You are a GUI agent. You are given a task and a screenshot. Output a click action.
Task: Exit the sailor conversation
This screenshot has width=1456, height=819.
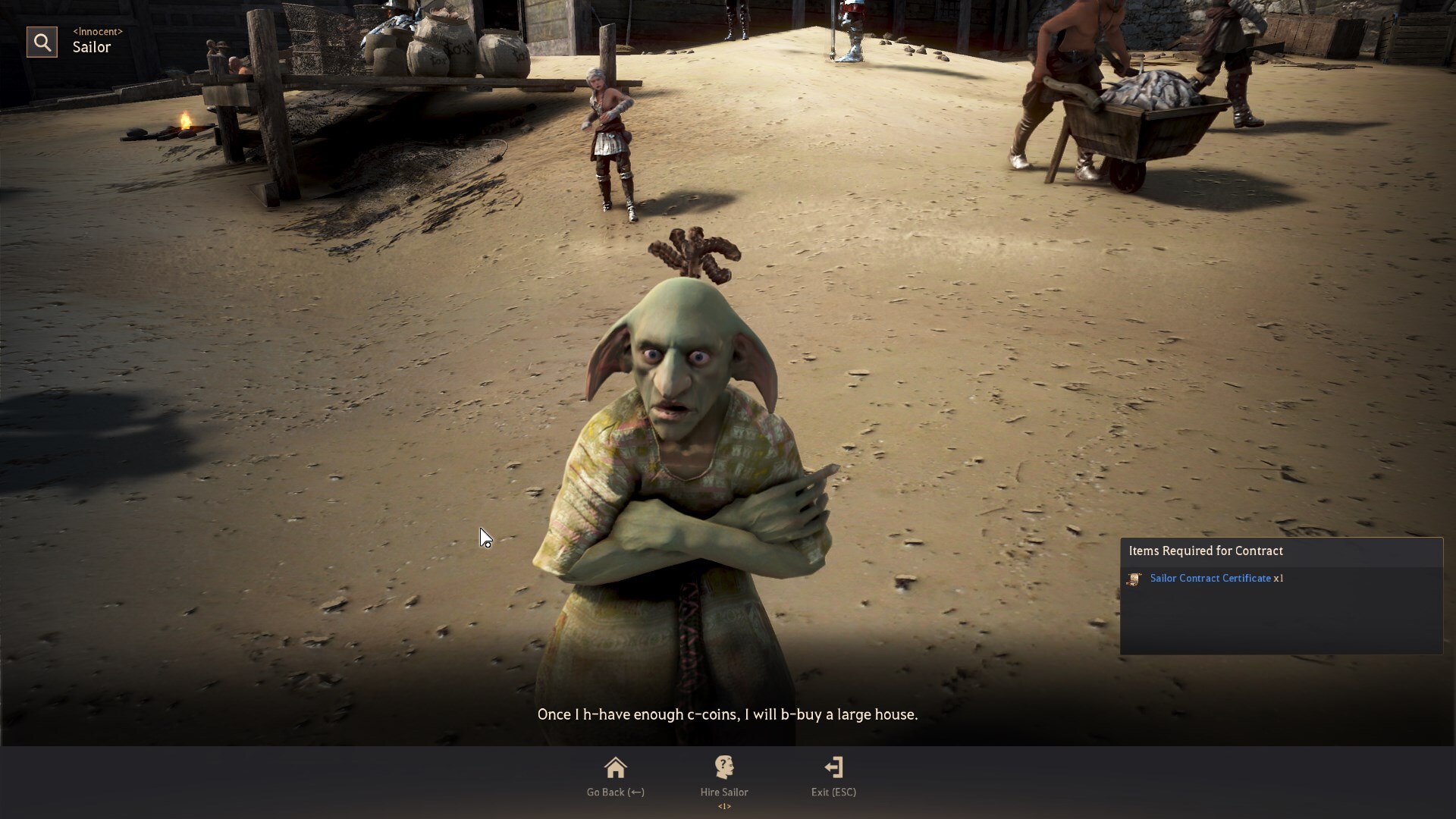tap(833, 776)
